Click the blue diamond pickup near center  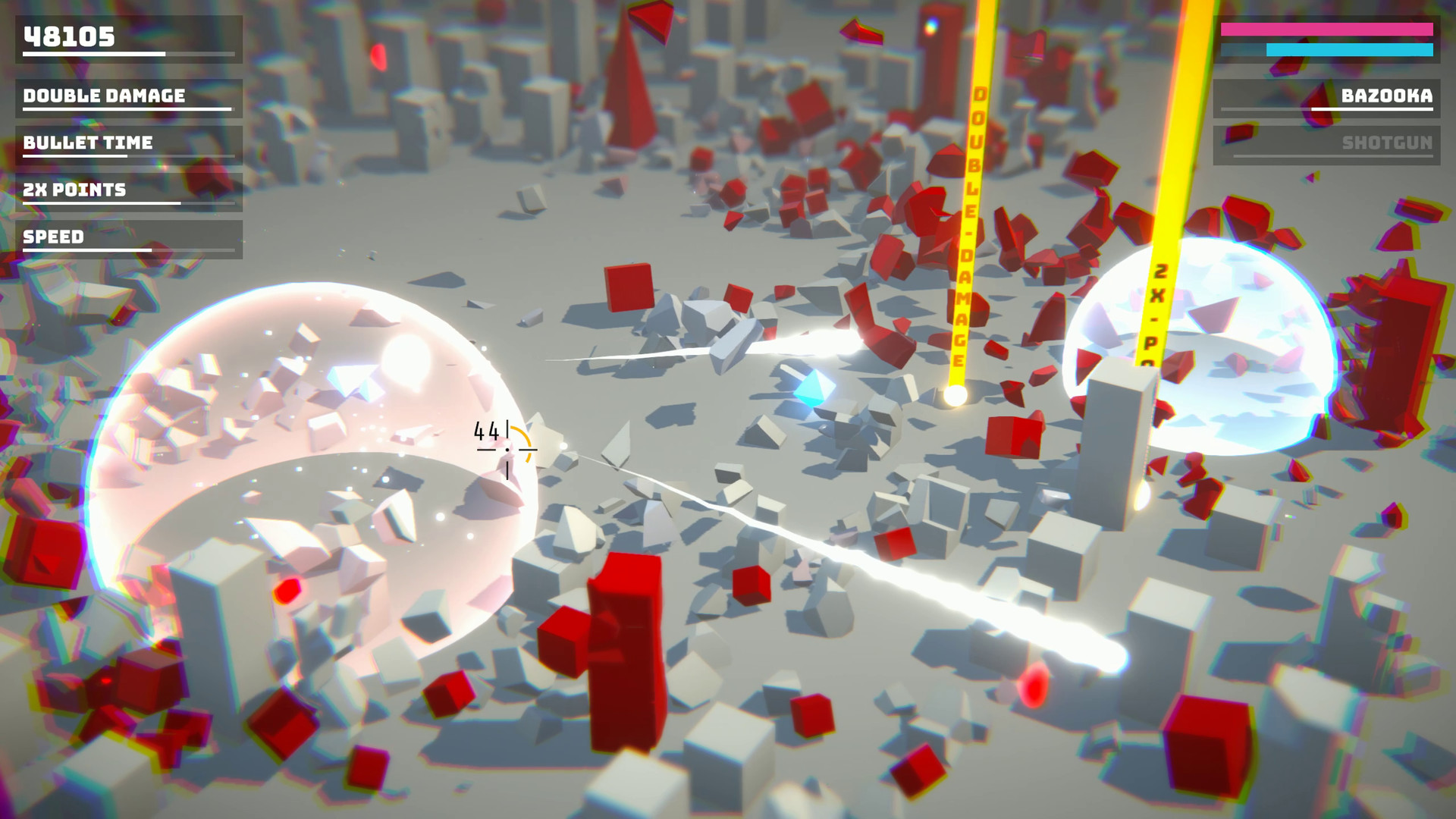pos(817,388)
